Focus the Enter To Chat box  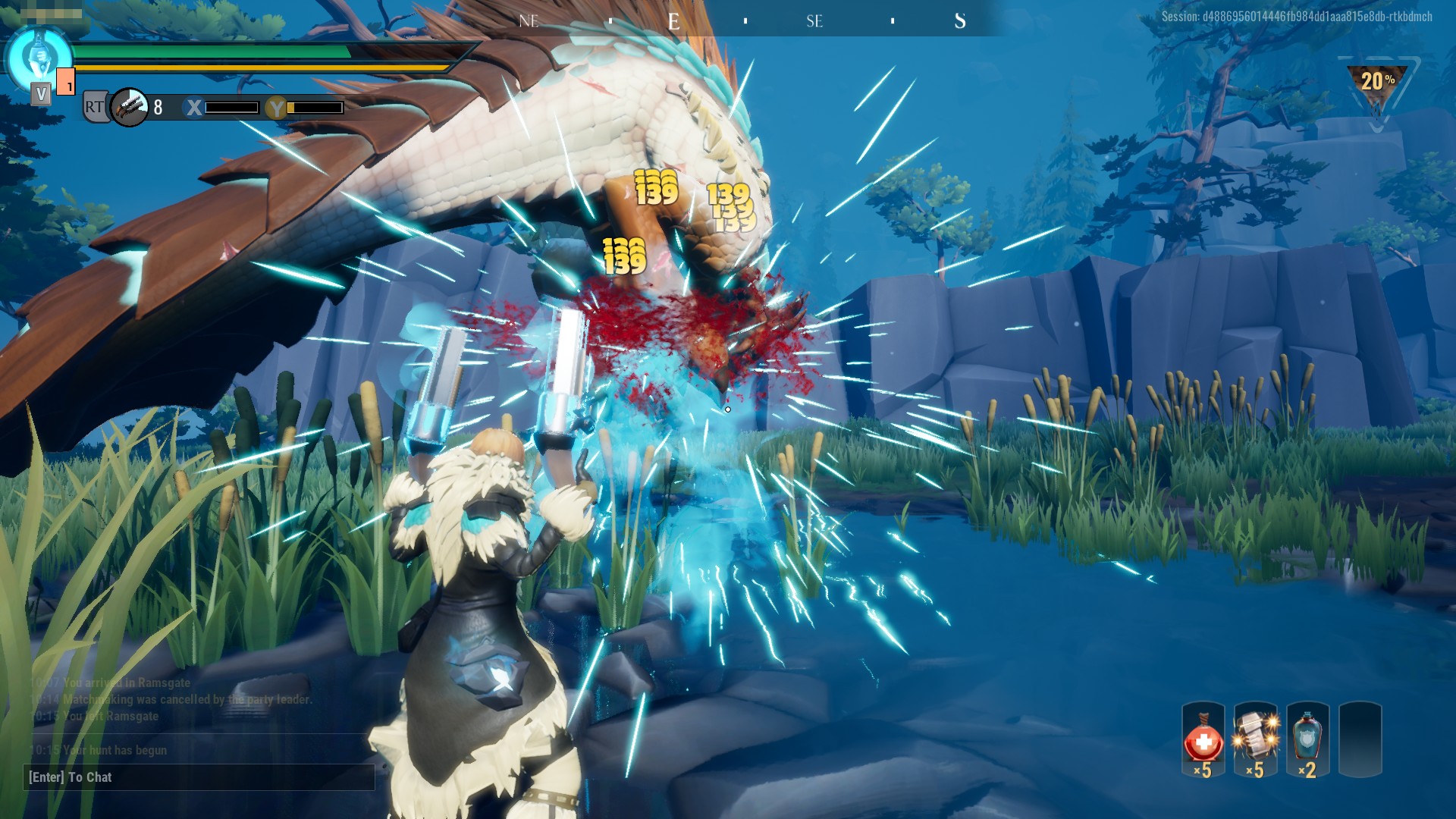coord(199,777)
